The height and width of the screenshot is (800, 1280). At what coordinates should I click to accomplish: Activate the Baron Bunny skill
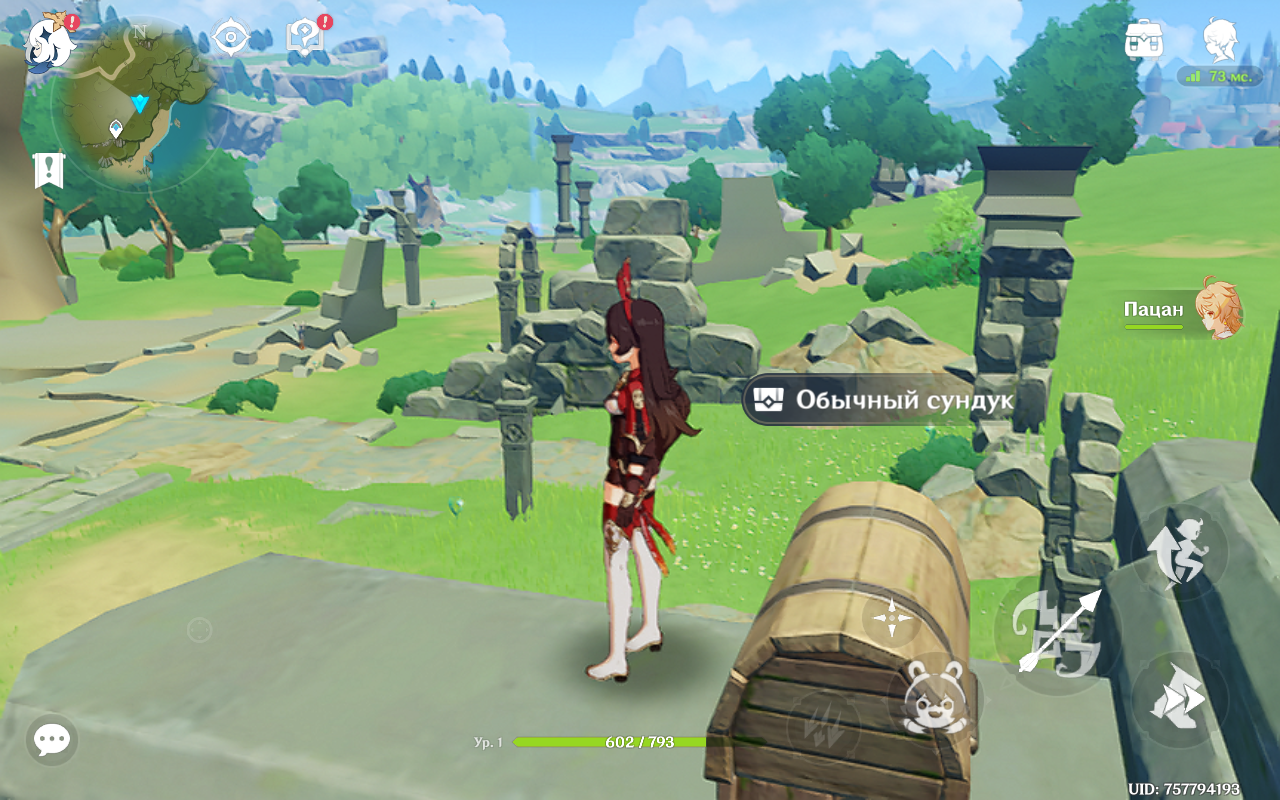(x=933, y=697)
